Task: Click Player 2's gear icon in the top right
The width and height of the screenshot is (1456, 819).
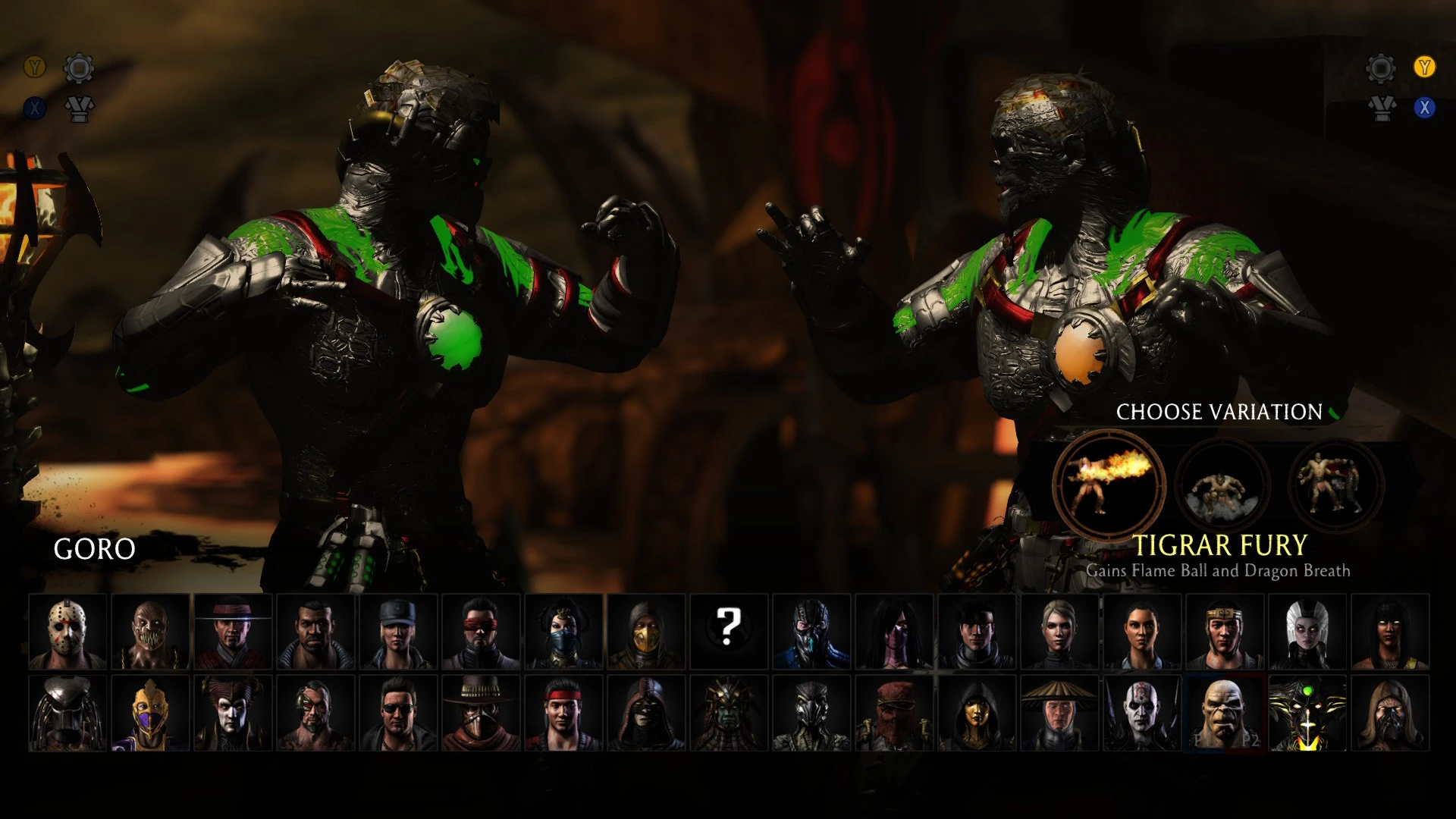Action: coord(1381,67)
